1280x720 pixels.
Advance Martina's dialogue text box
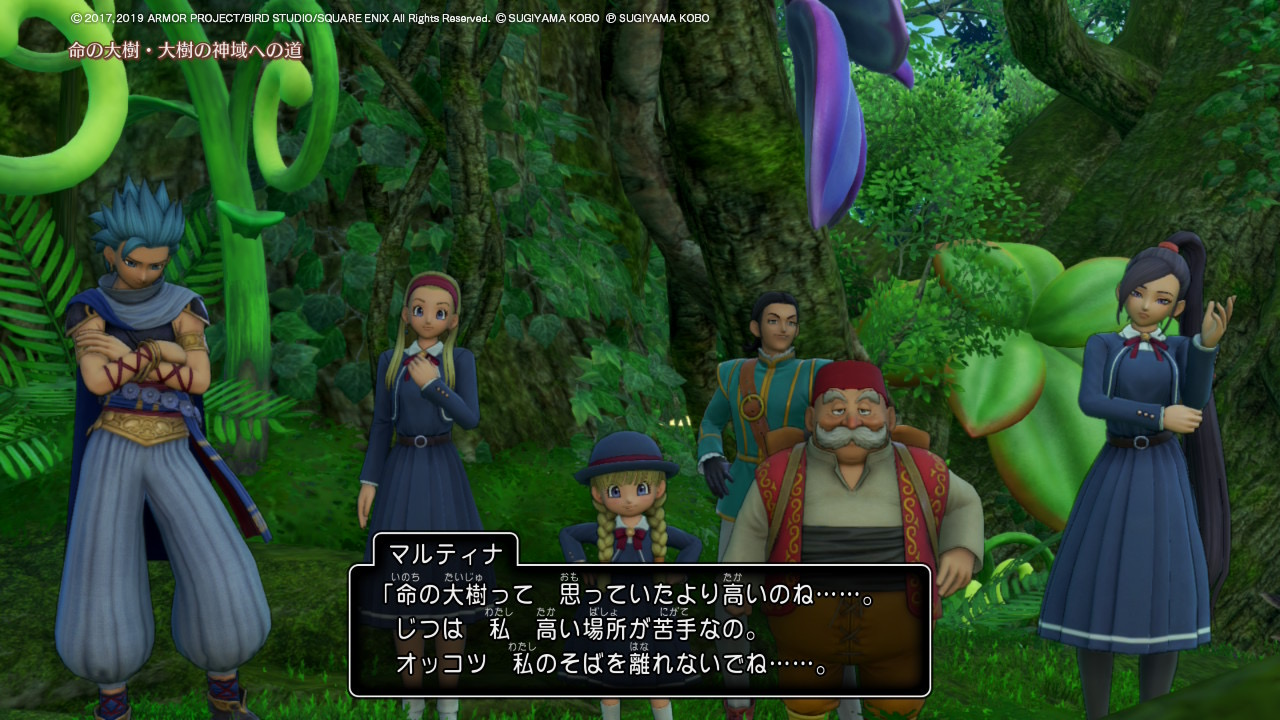[640, 630]
